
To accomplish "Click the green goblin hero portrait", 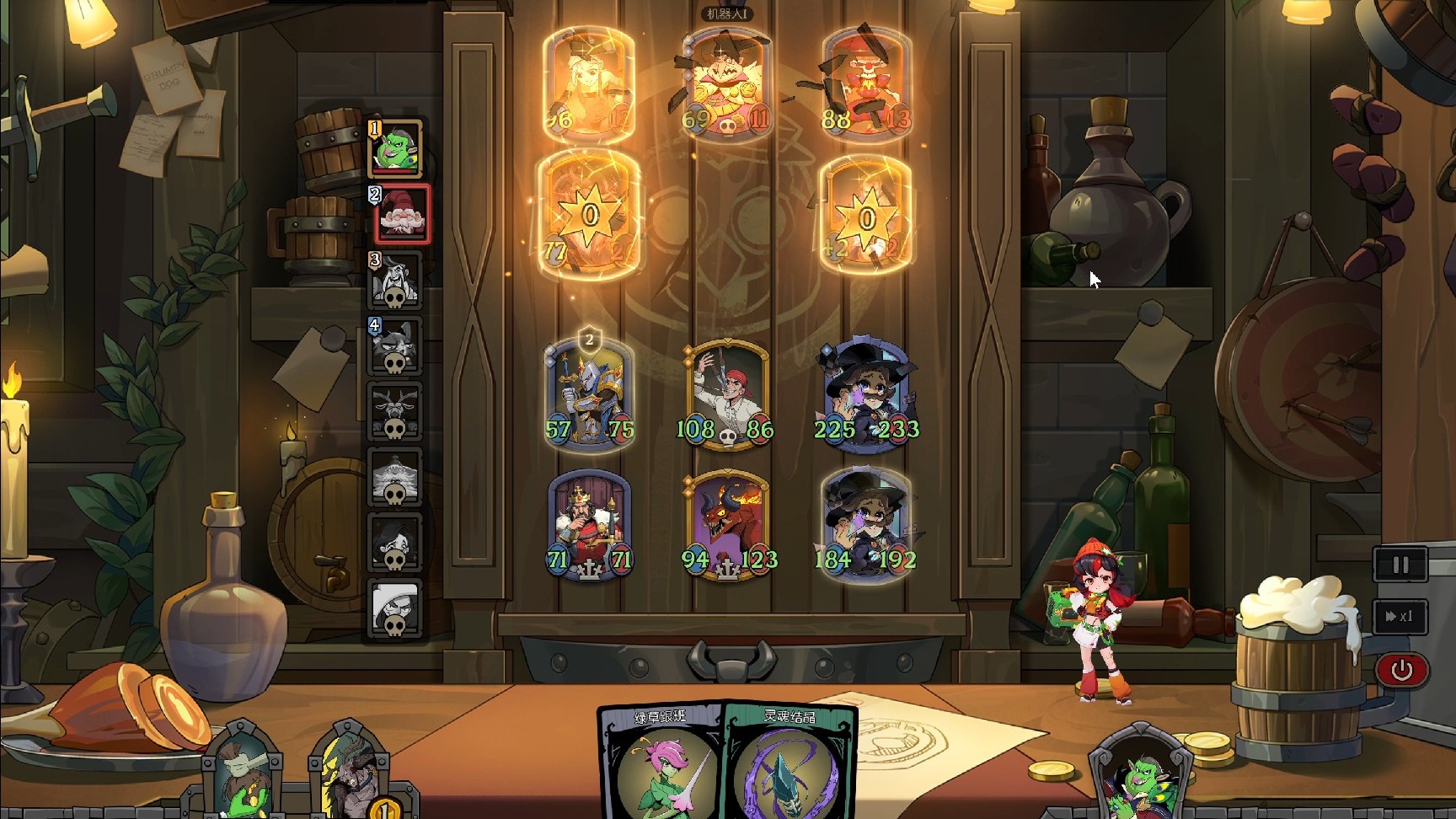I will click(1142, 777).
